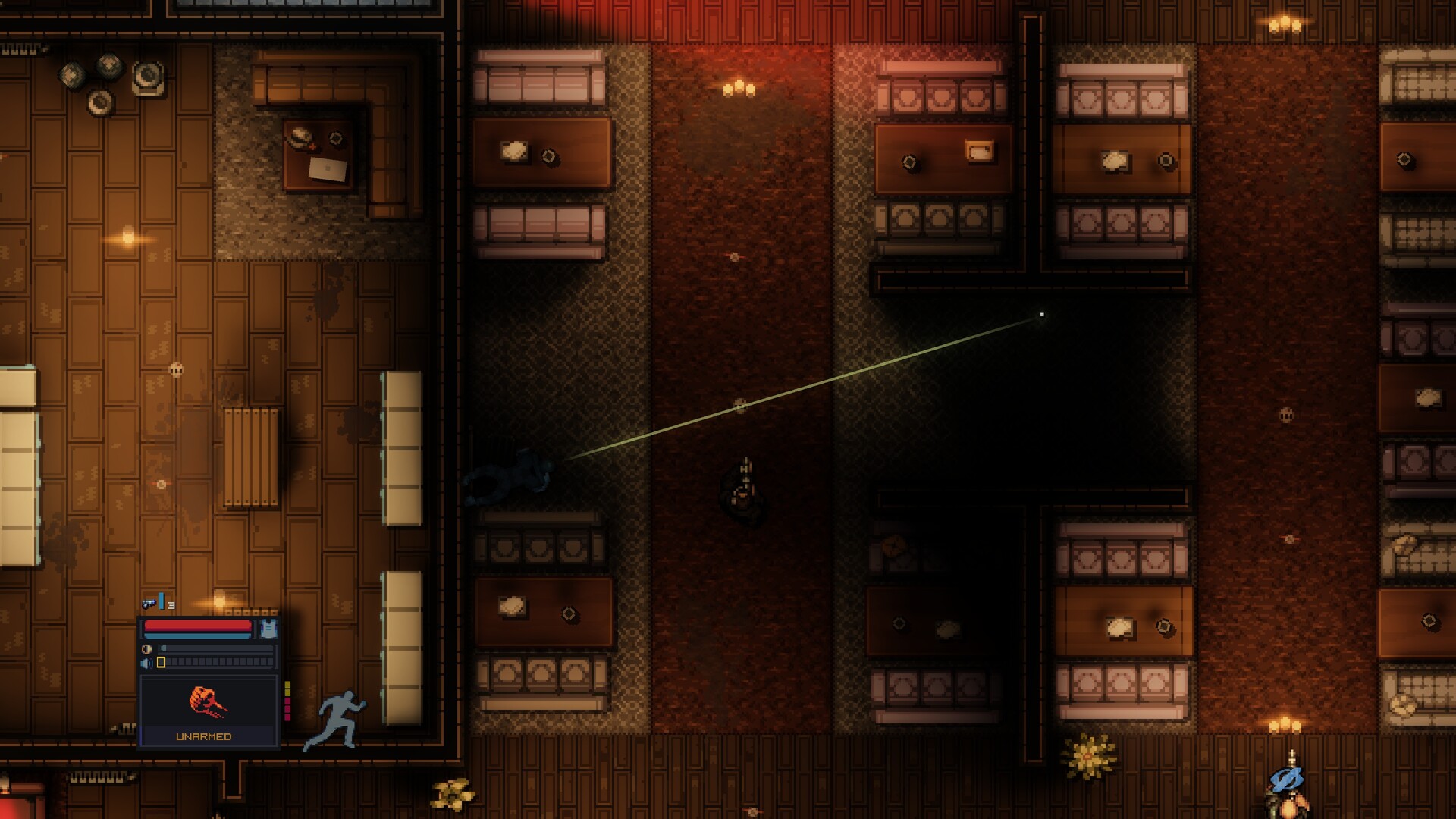This screenshot has height=819, width=1456.
Task: Click the white aiming crosshair dot
Action: 1040,312
